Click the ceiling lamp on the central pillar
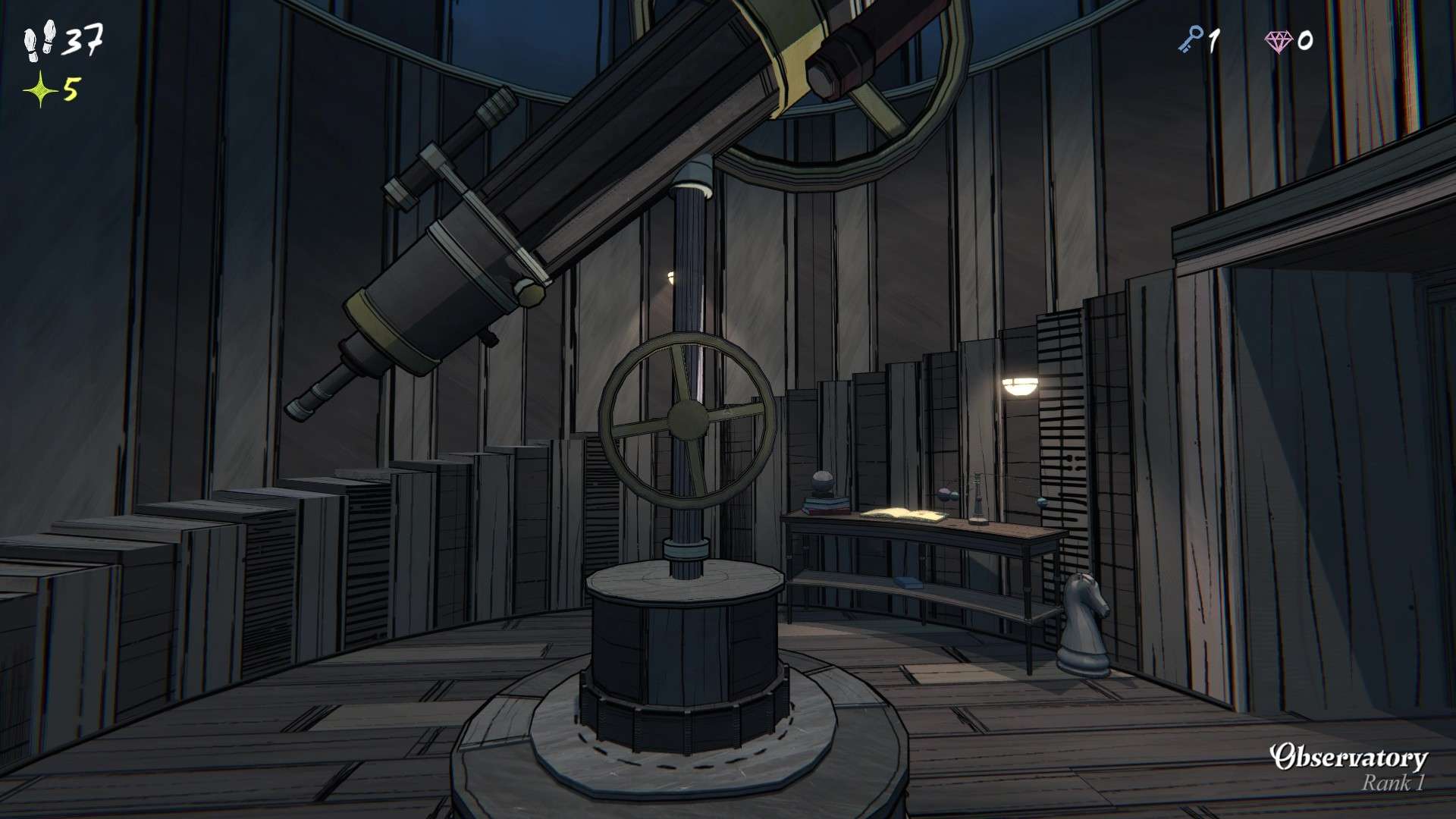This screenshot has height=819, width=1456. pyautogui.click(x=670, y=277)
